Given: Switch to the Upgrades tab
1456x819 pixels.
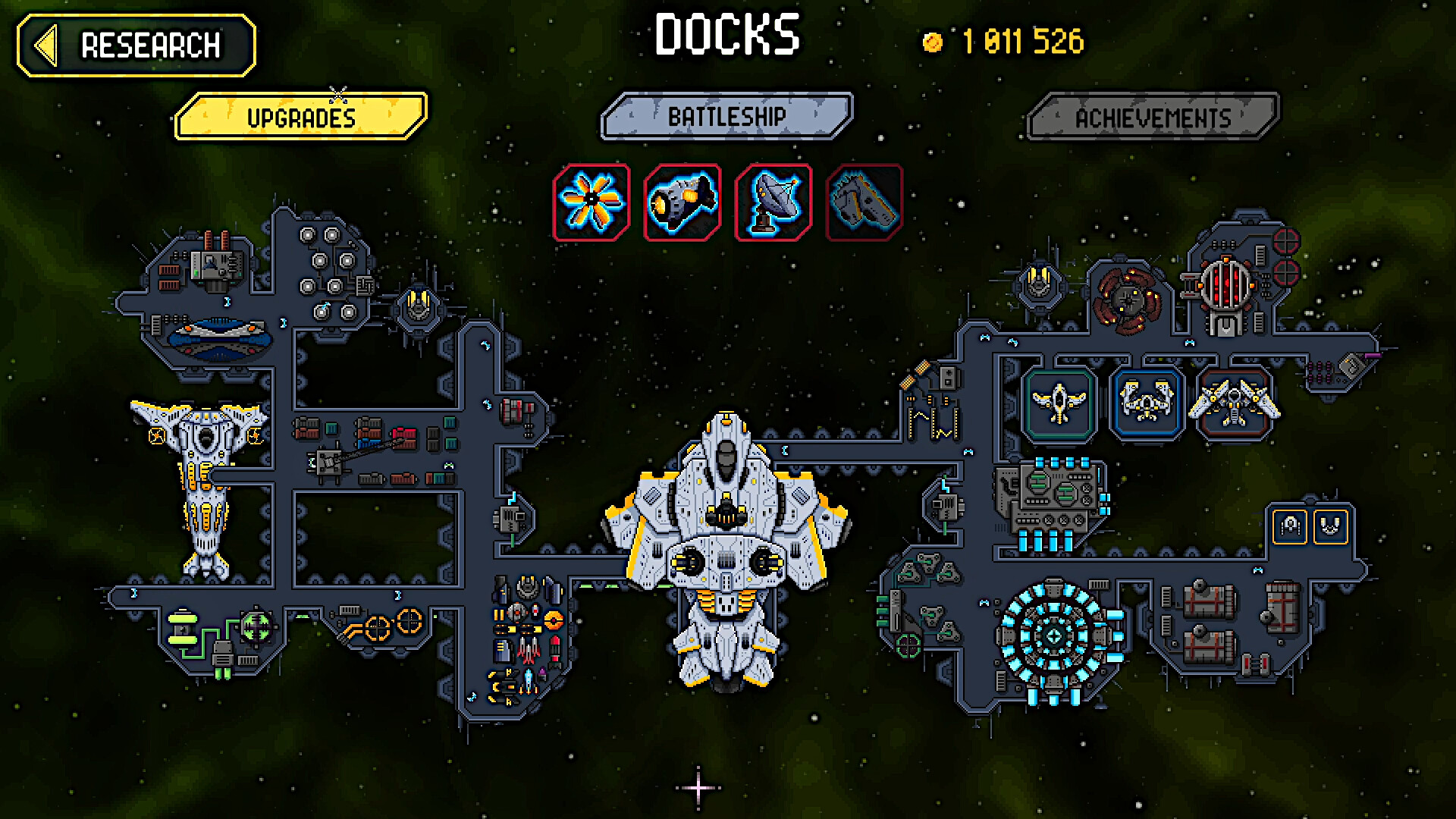Looking at the screenshot, I should point(301,118).
